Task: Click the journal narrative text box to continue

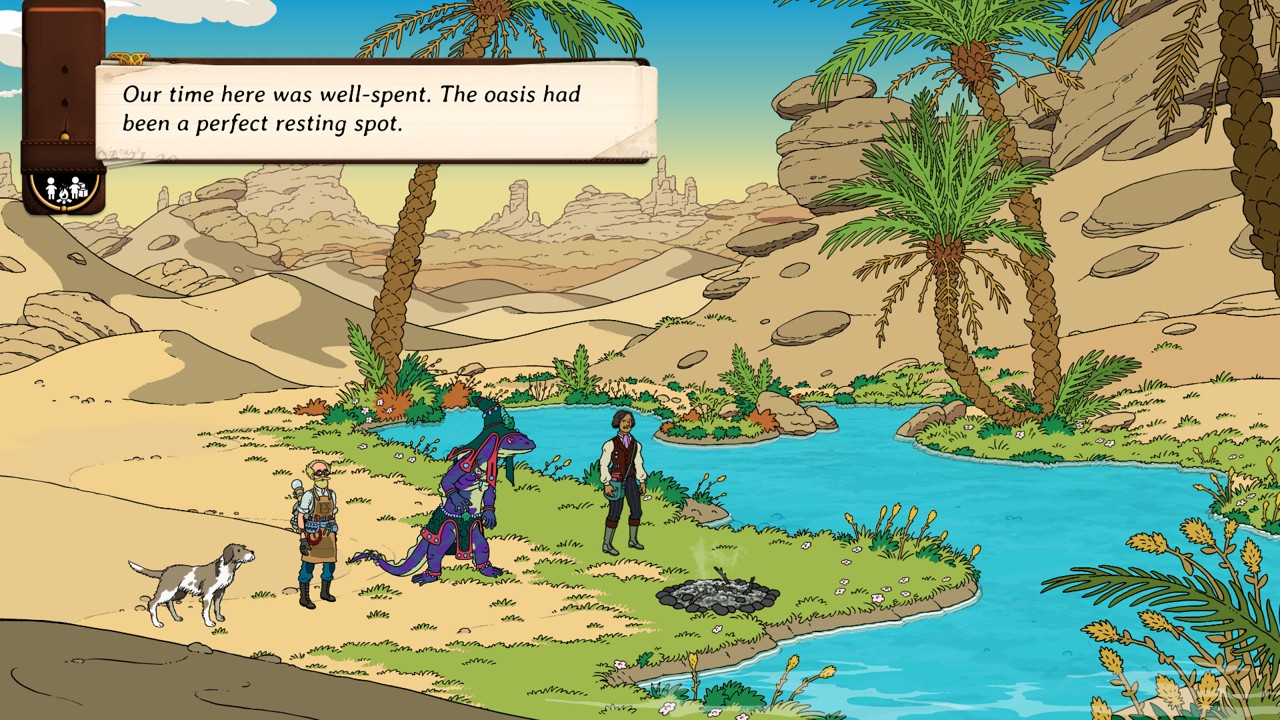Action: point(376,109)
